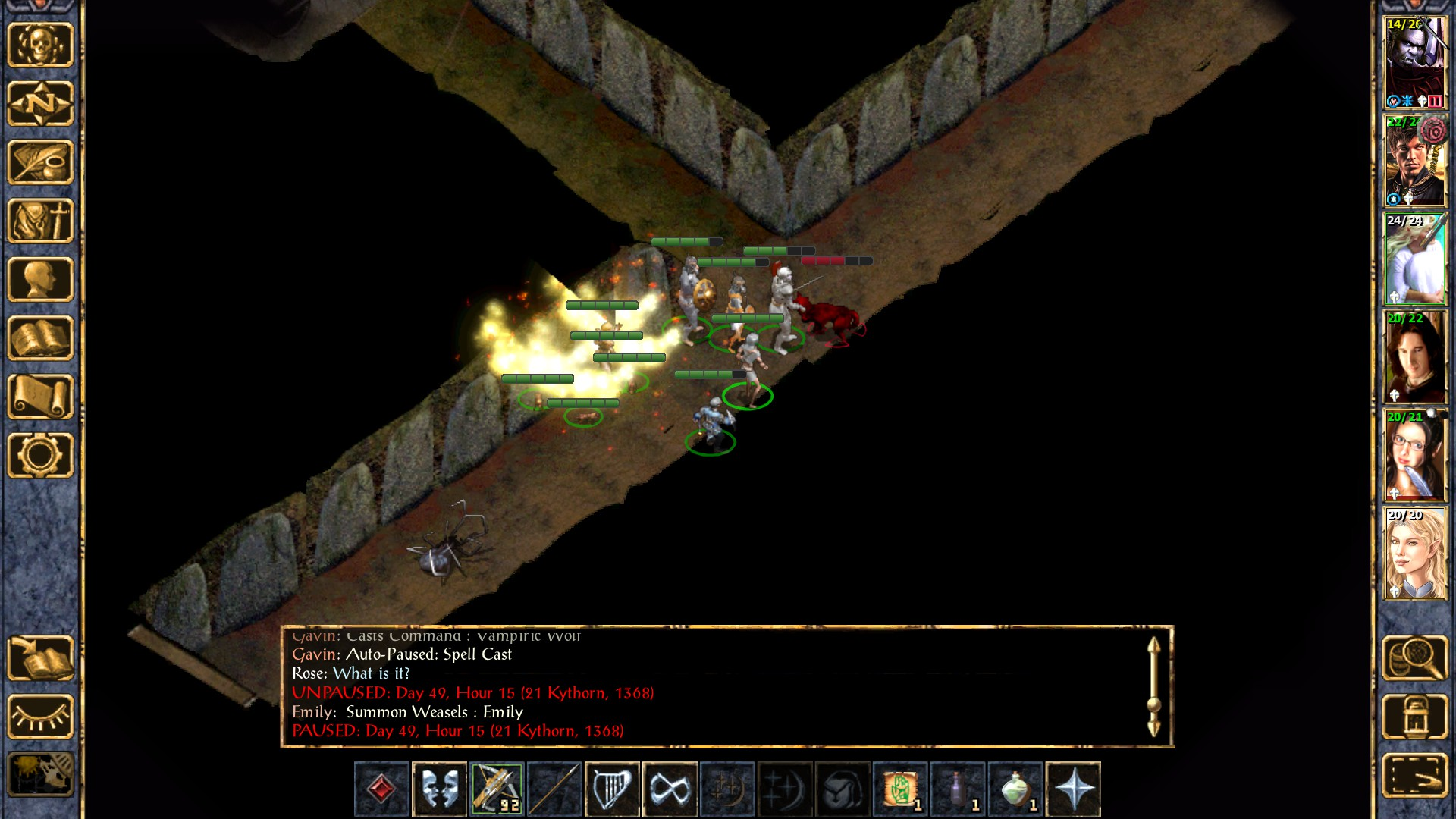Choose the portrait of the woman with glasses

1415,456
